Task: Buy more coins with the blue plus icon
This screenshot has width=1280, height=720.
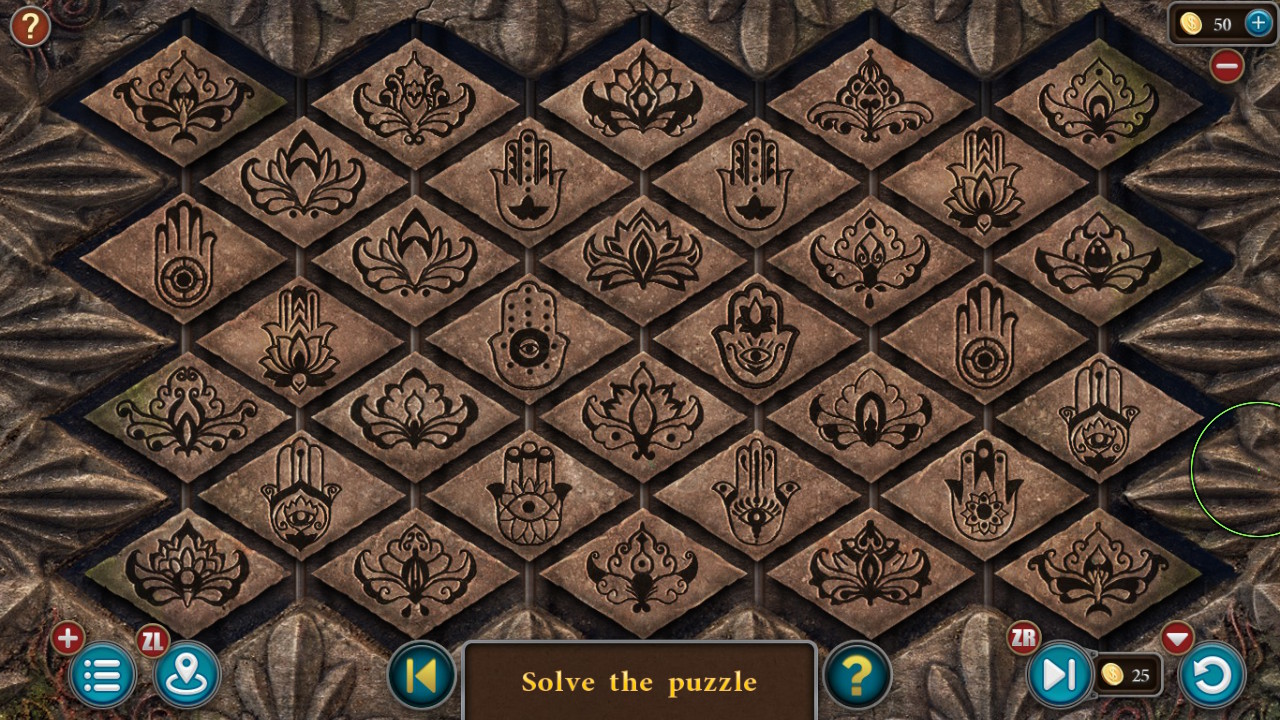Action: 1258,23
